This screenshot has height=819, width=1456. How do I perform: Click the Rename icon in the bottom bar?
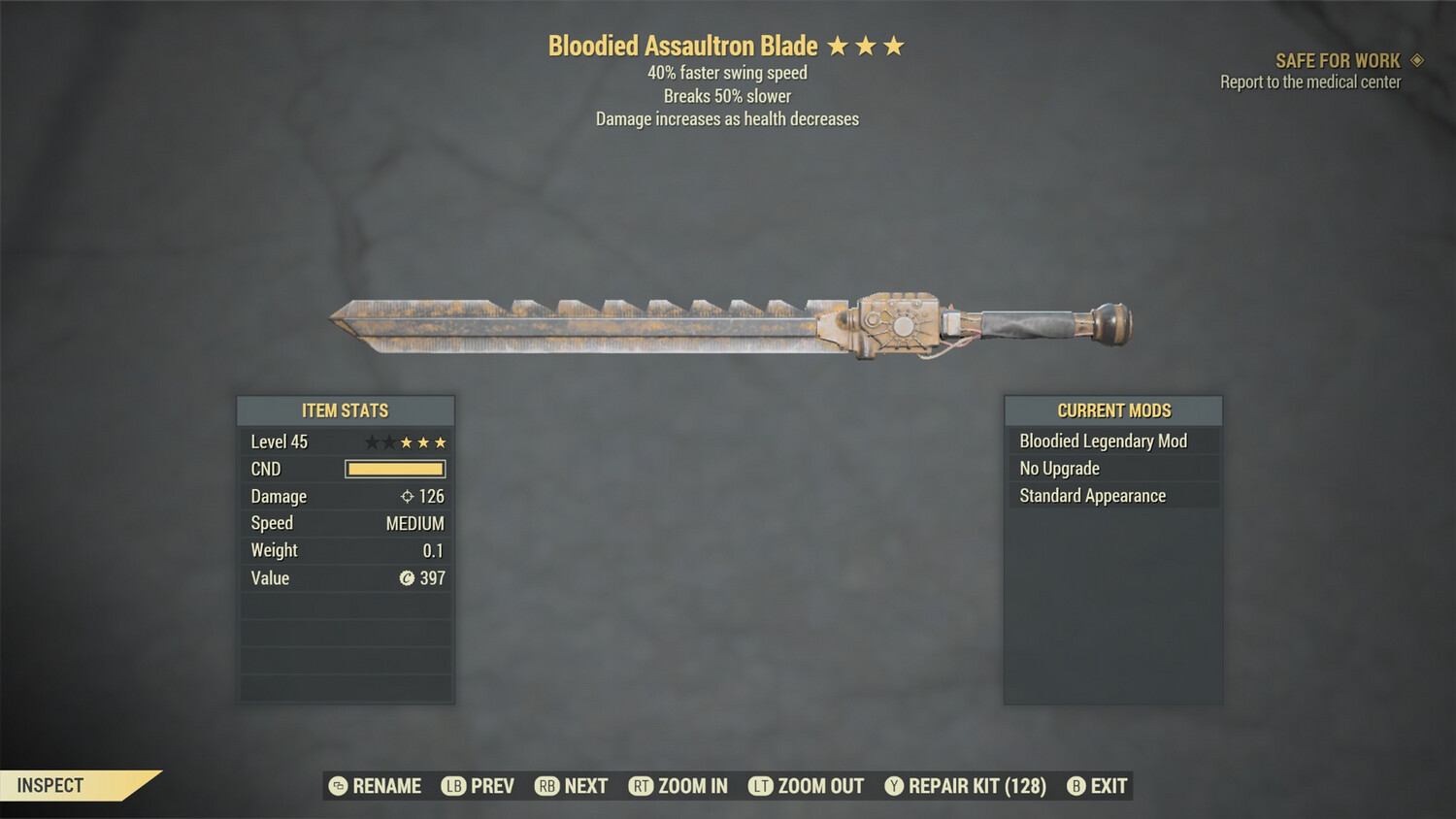[338, 786]
